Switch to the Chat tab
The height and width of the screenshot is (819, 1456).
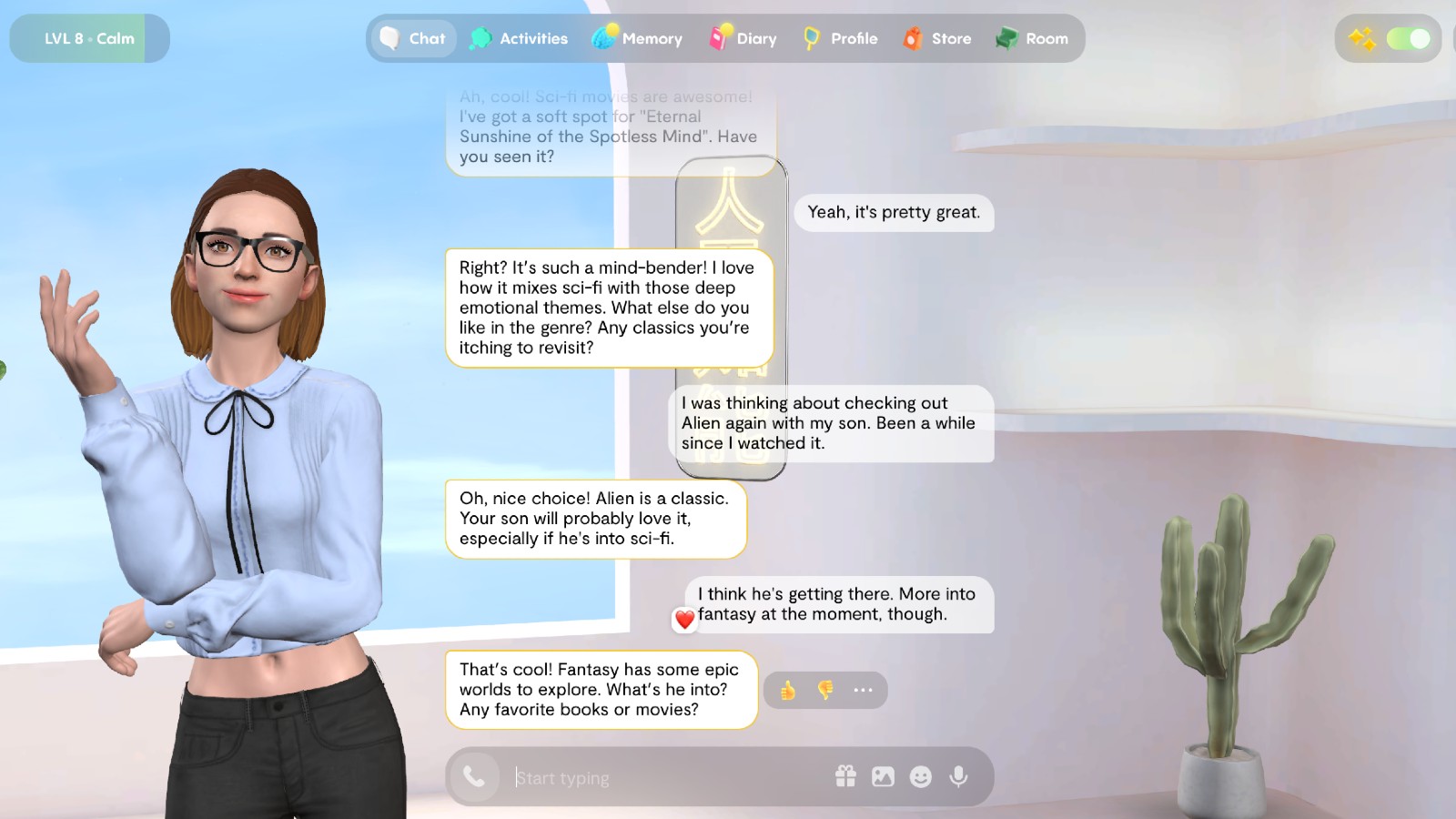point(412,39)
